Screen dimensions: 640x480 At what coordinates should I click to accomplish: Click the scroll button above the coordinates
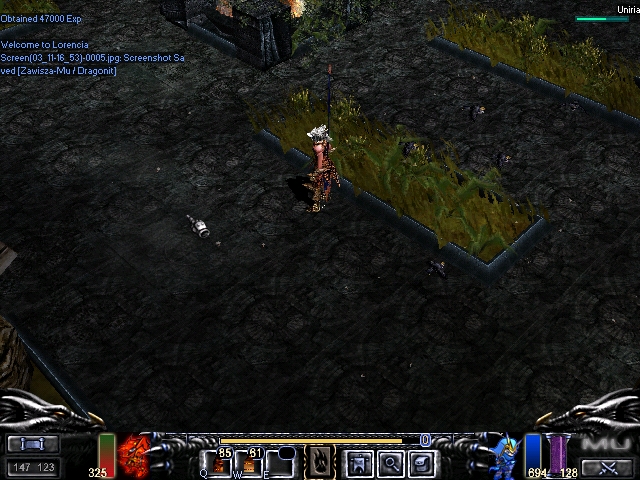coord(33,443)
